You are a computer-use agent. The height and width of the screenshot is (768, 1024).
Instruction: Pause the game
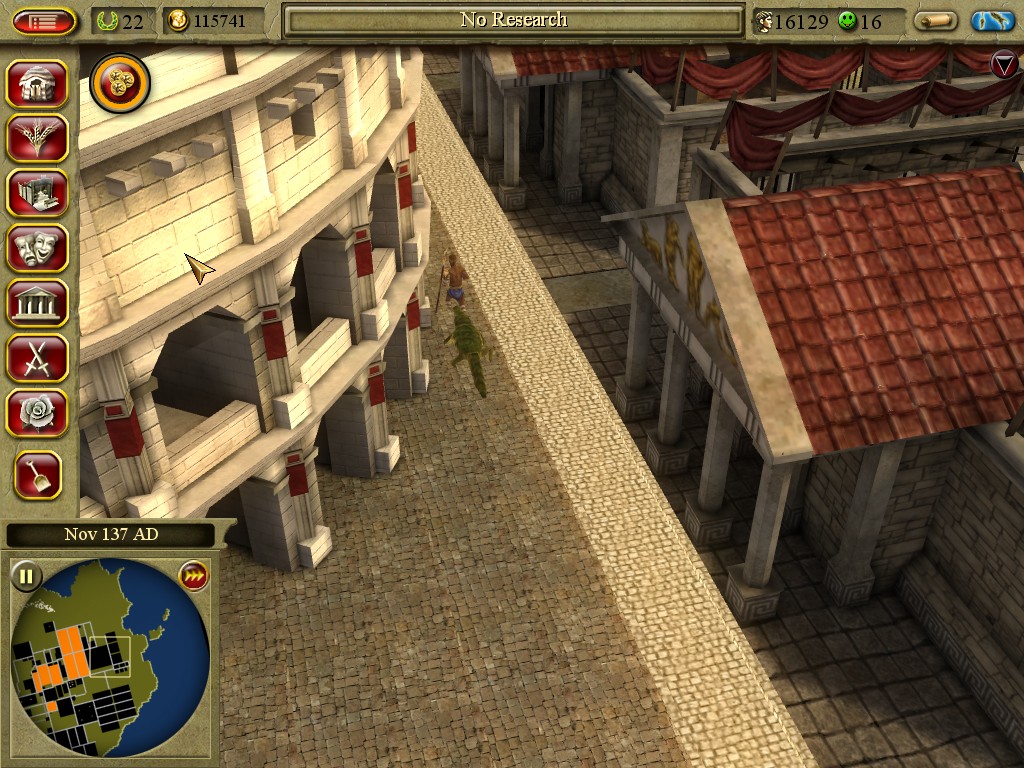pyautogui.click(x=26, y=576)
